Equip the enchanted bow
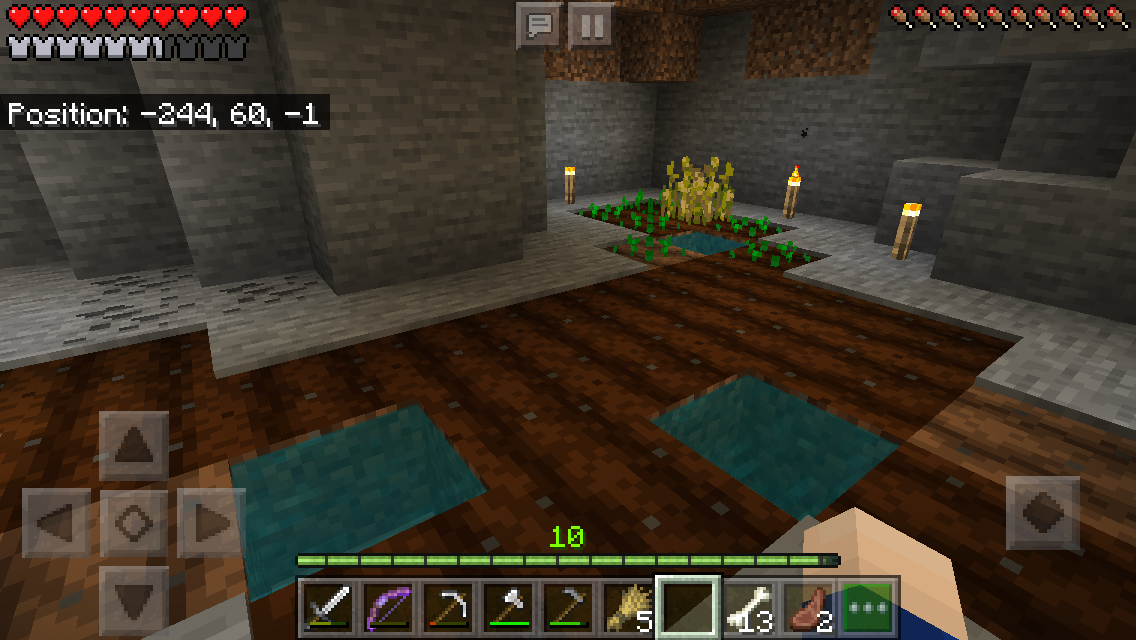1136x640 pixels. (388, 607)
